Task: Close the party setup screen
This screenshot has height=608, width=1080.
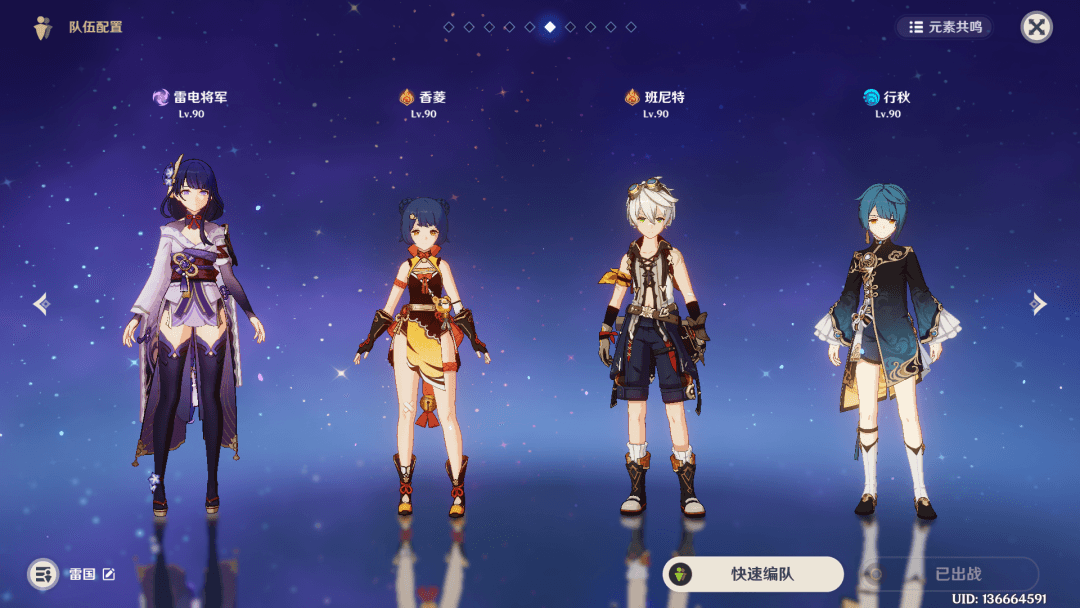Action: [x=1036, y=27]
